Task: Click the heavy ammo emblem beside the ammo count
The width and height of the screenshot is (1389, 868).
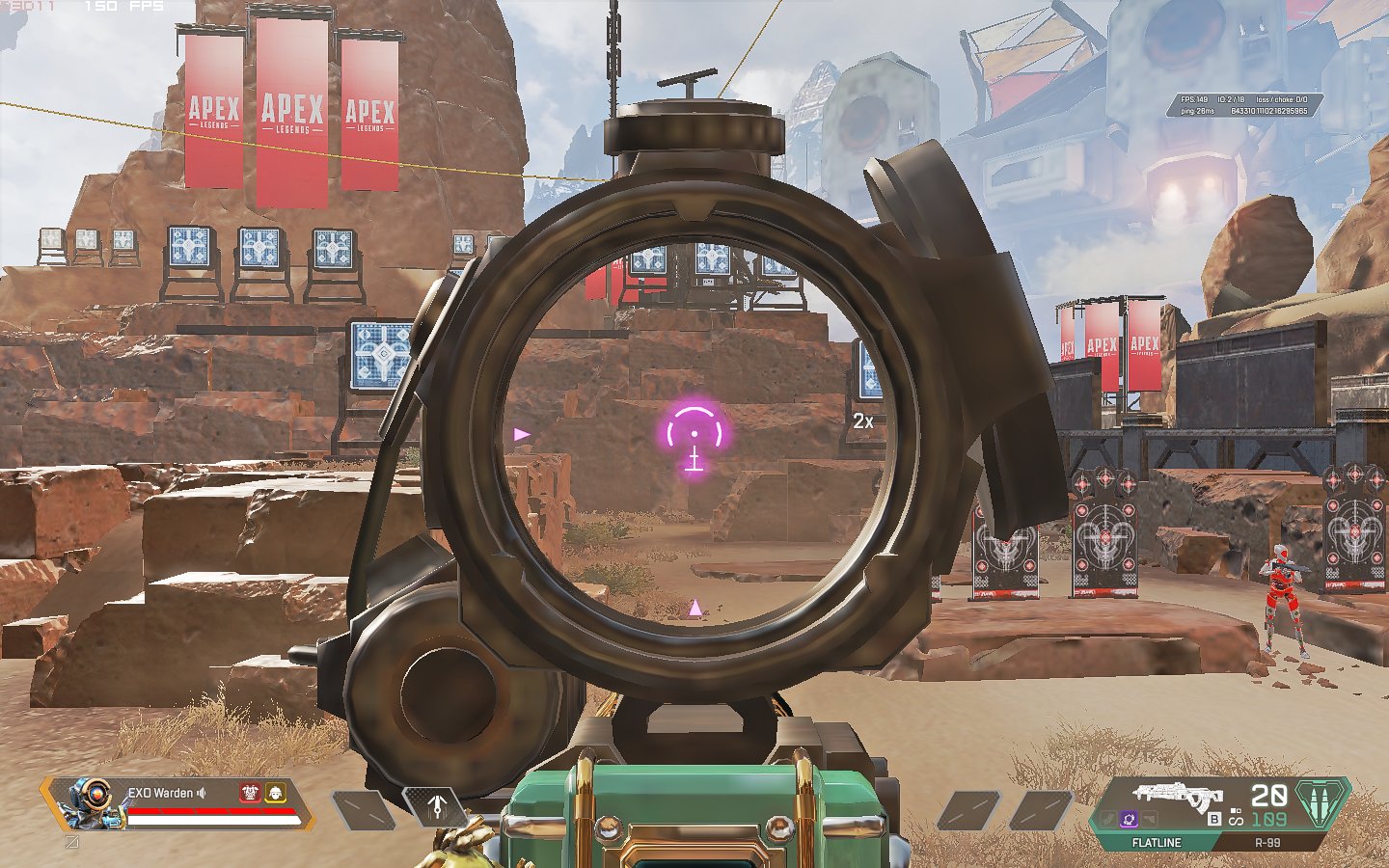Action: (1321, 802)
